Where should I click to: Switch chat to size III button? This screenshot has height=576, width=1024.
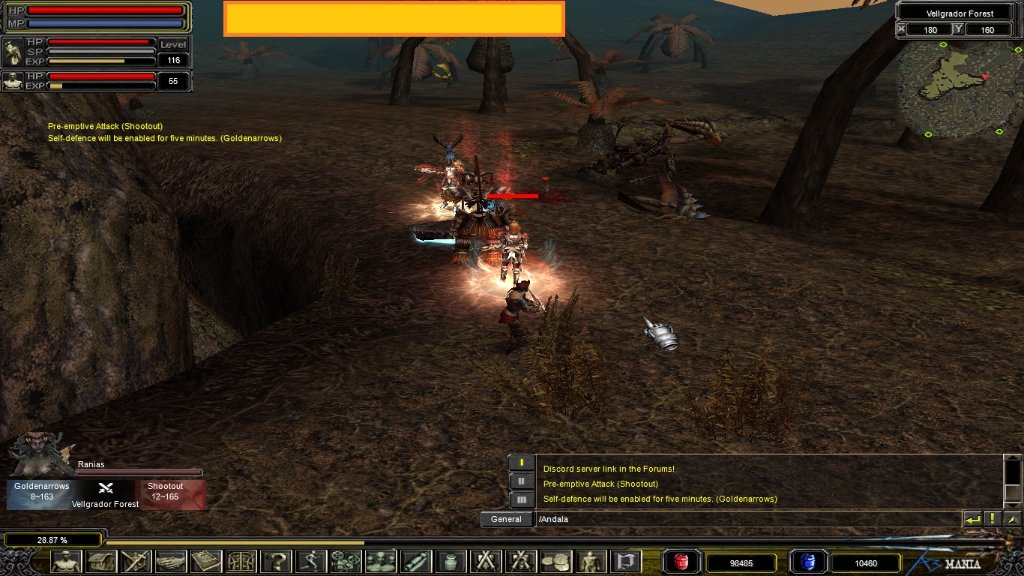pos(521,498)
